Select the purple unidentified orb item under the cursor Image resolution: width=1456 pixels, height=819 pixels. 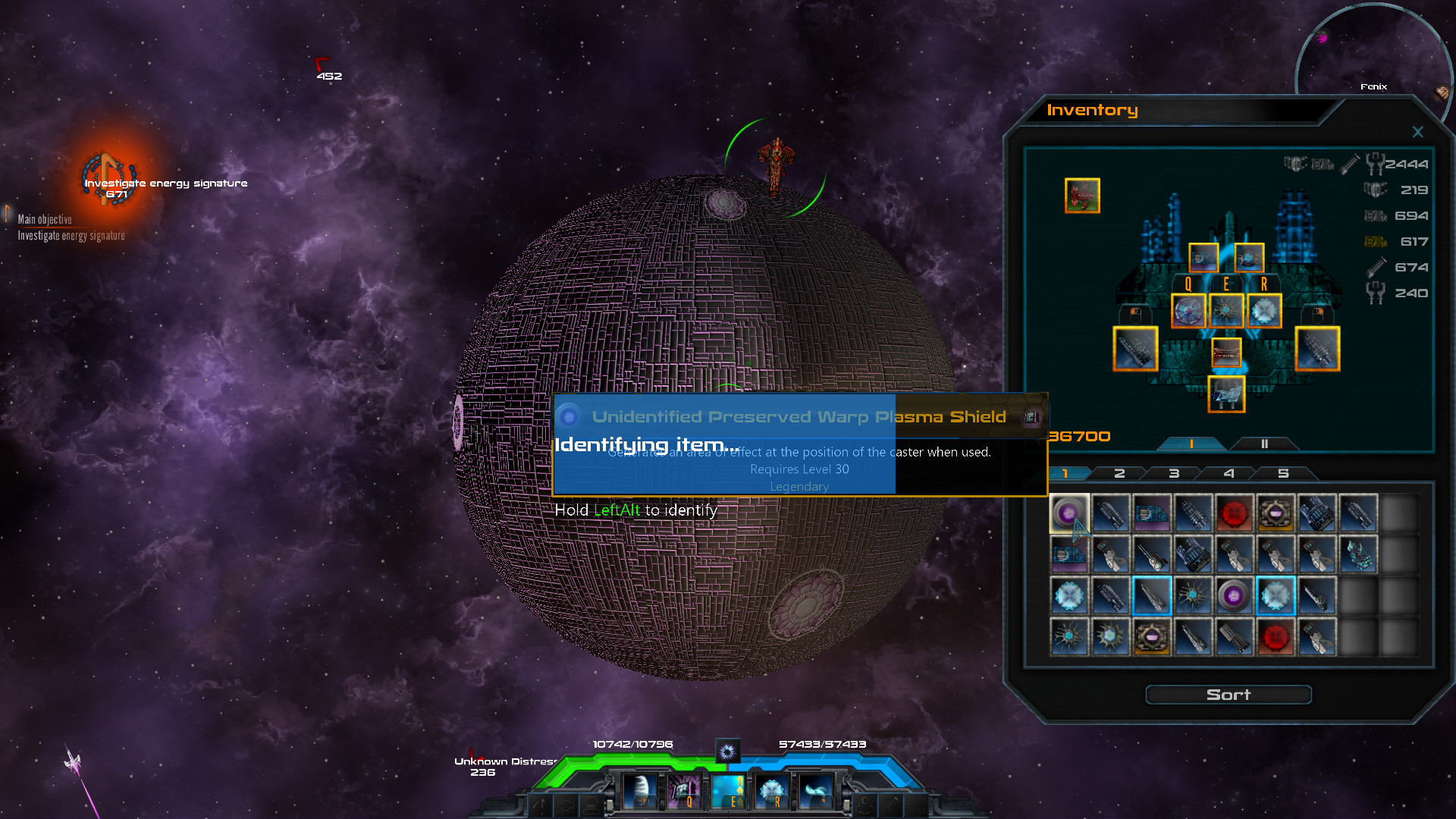click(1071, 513)
